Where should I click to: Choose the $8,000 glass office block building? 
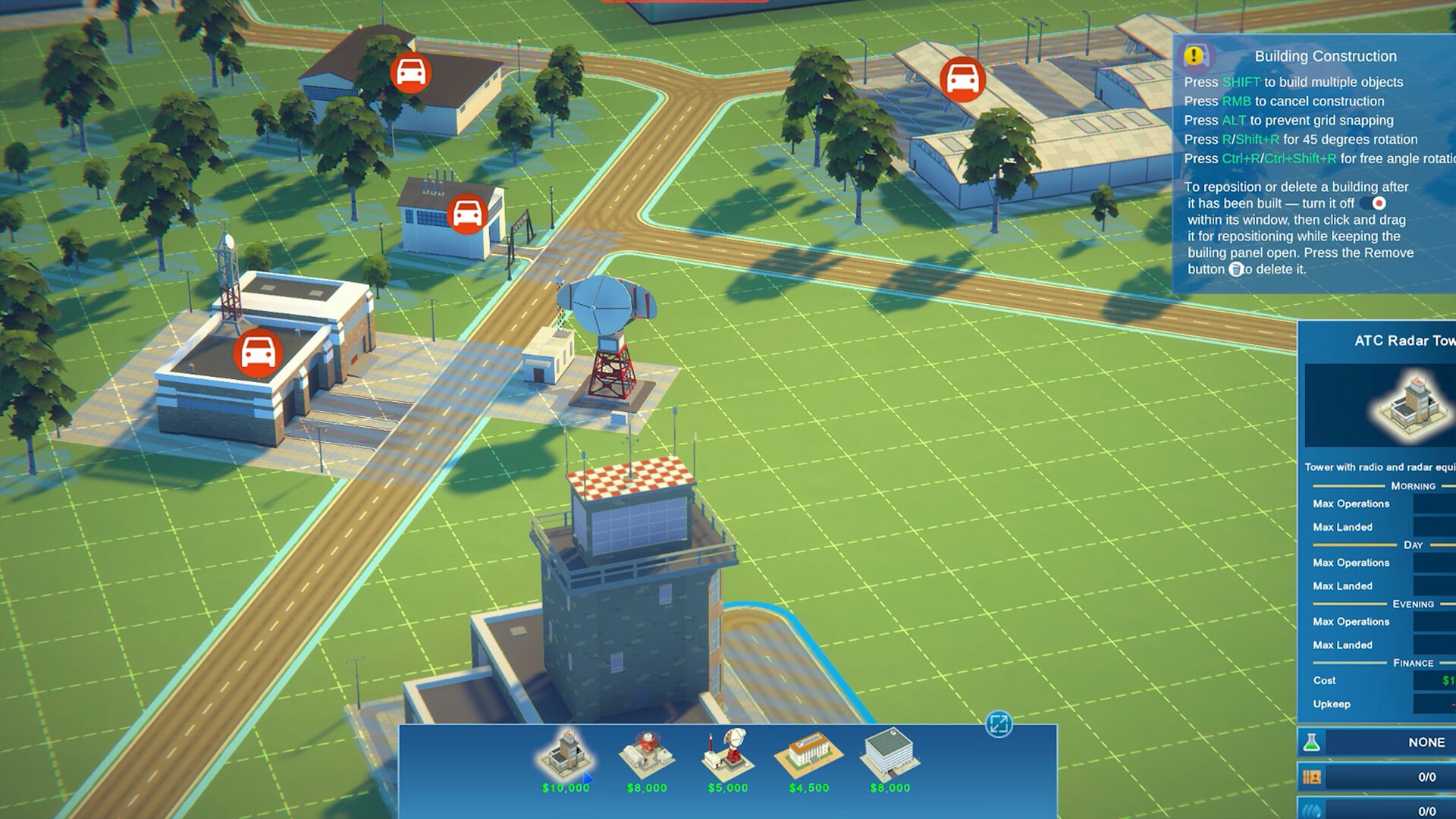click(x=890, y=758)
